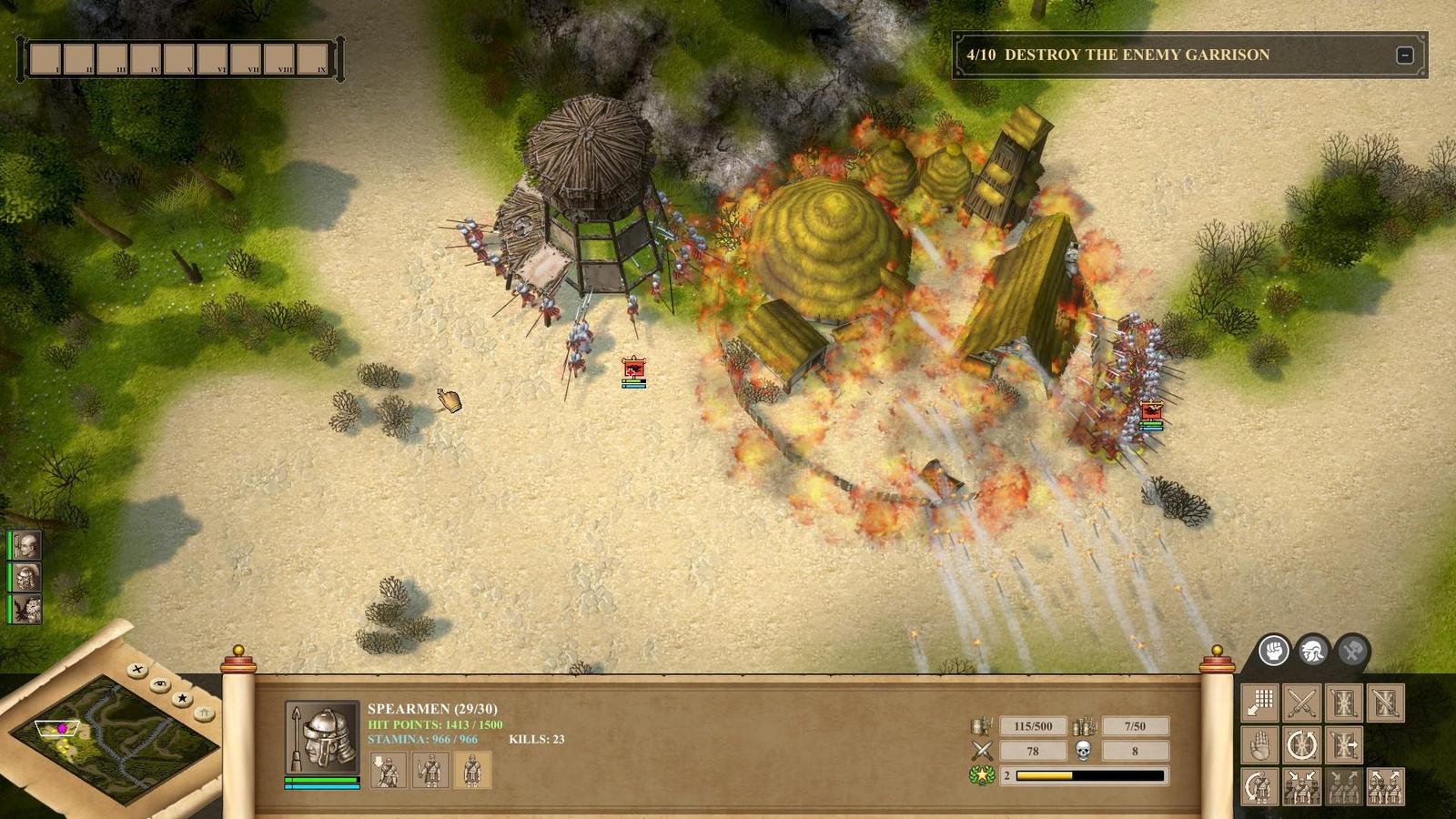Choose the soldiers formation with outward arrows
The height and width of the screenshot is (819, 1456).
[x=1385, y=786]
